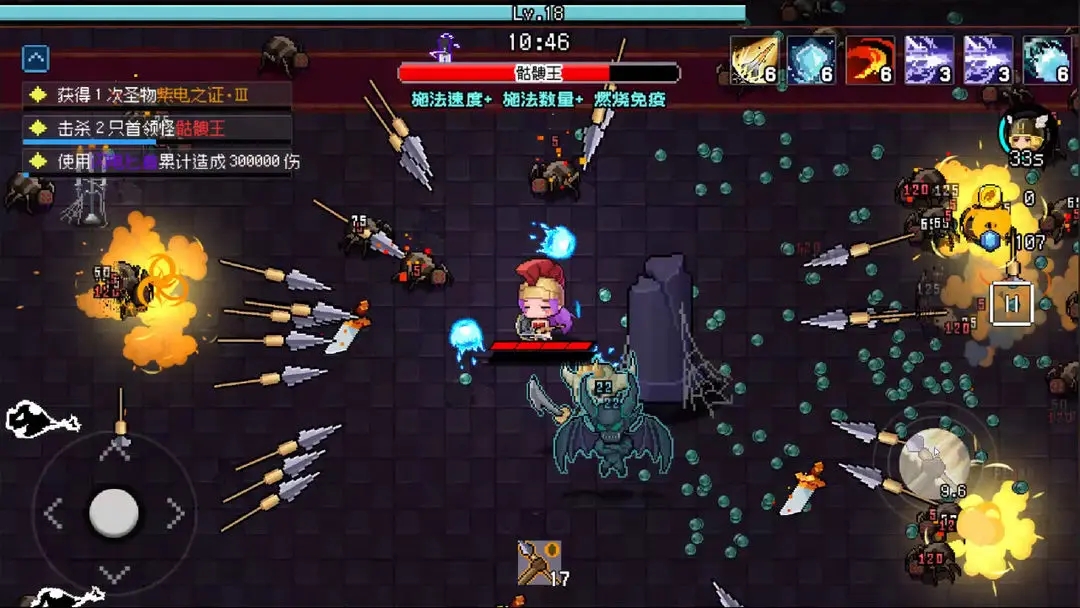The image size is (1080, 608).
Task: Select the red fire slash skill icon
Action: pos(870,60)
